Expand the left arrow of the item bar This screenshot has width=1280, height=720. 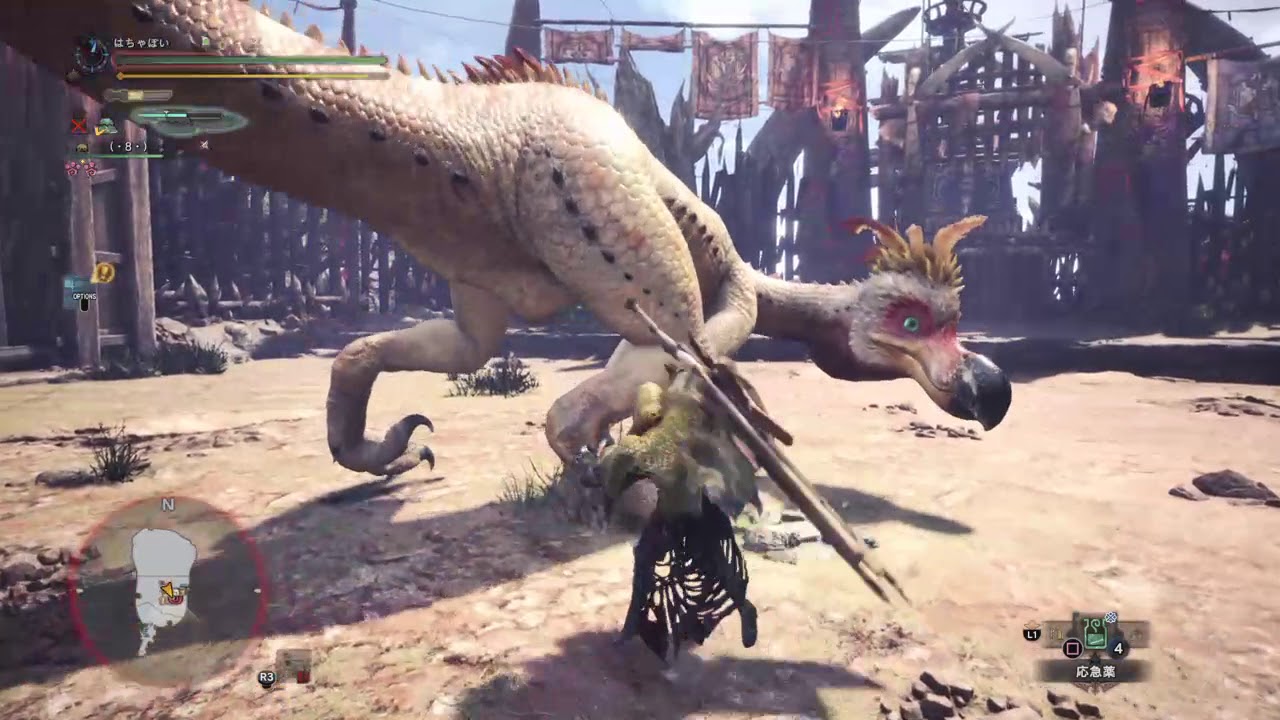point(1057,632)
